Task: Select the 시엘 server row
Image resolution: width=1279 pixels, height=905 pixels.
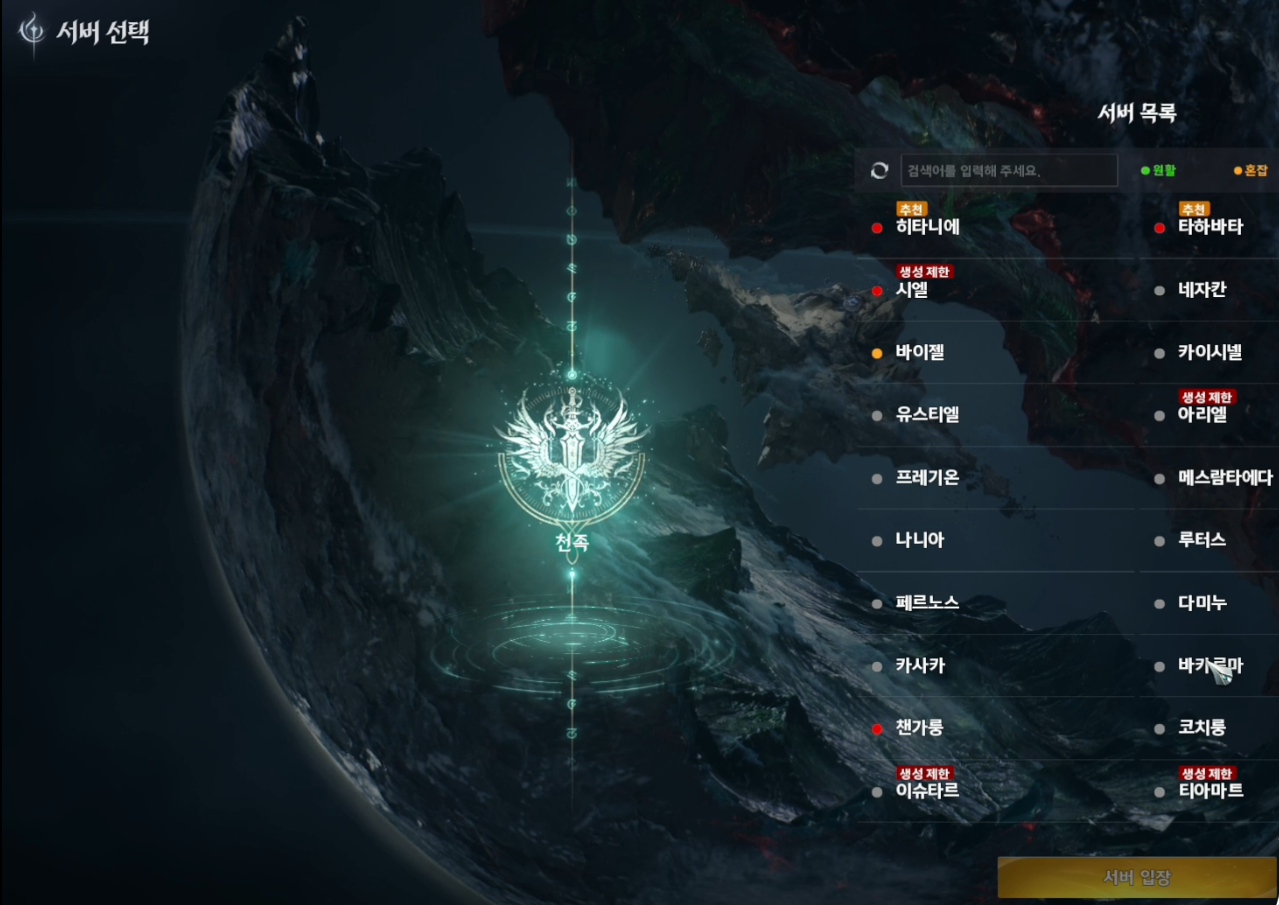Action: (x=912, y=290)
